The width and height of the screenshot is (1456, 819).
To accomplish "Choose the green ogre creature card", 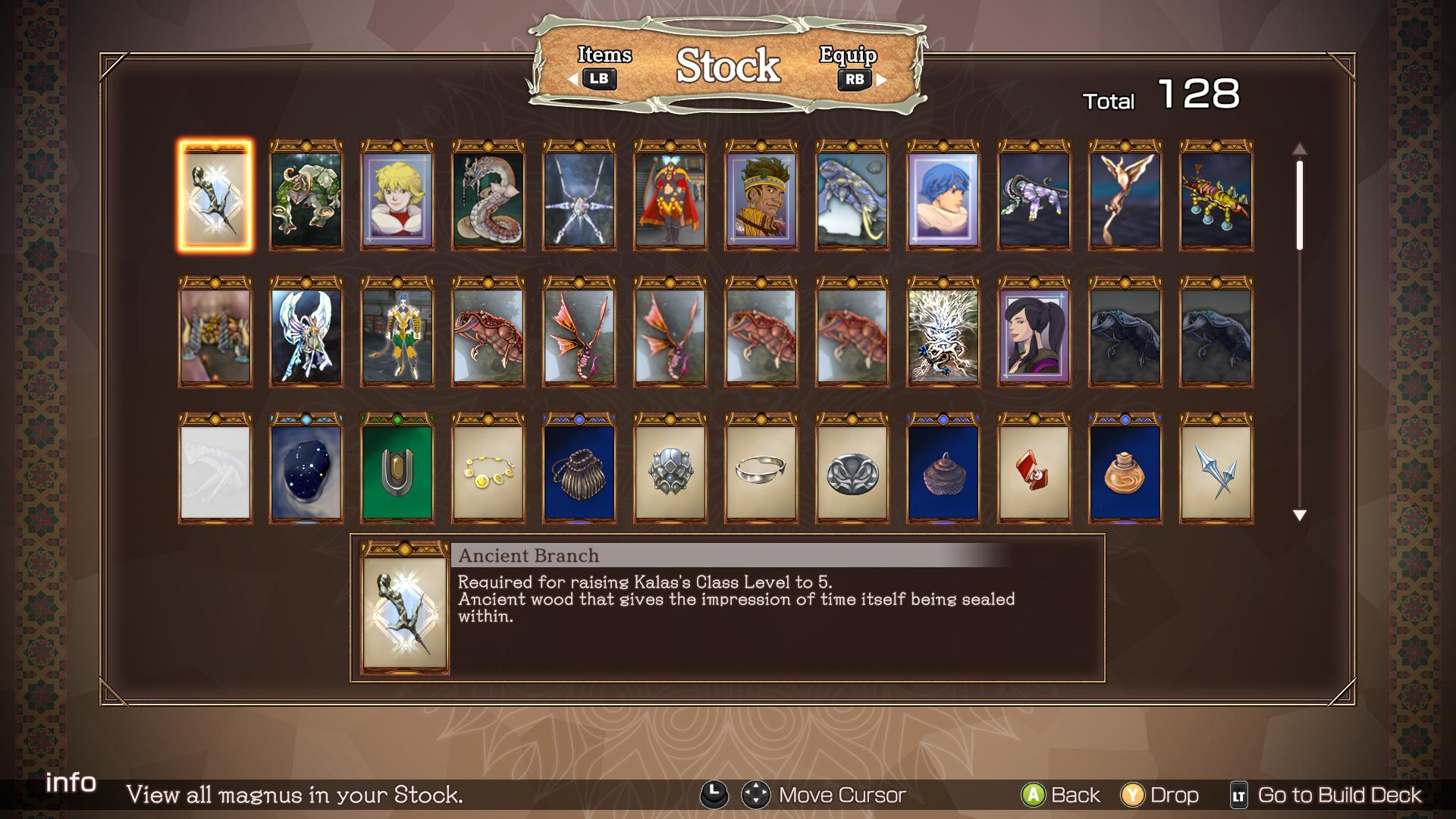I will point(306,196).
